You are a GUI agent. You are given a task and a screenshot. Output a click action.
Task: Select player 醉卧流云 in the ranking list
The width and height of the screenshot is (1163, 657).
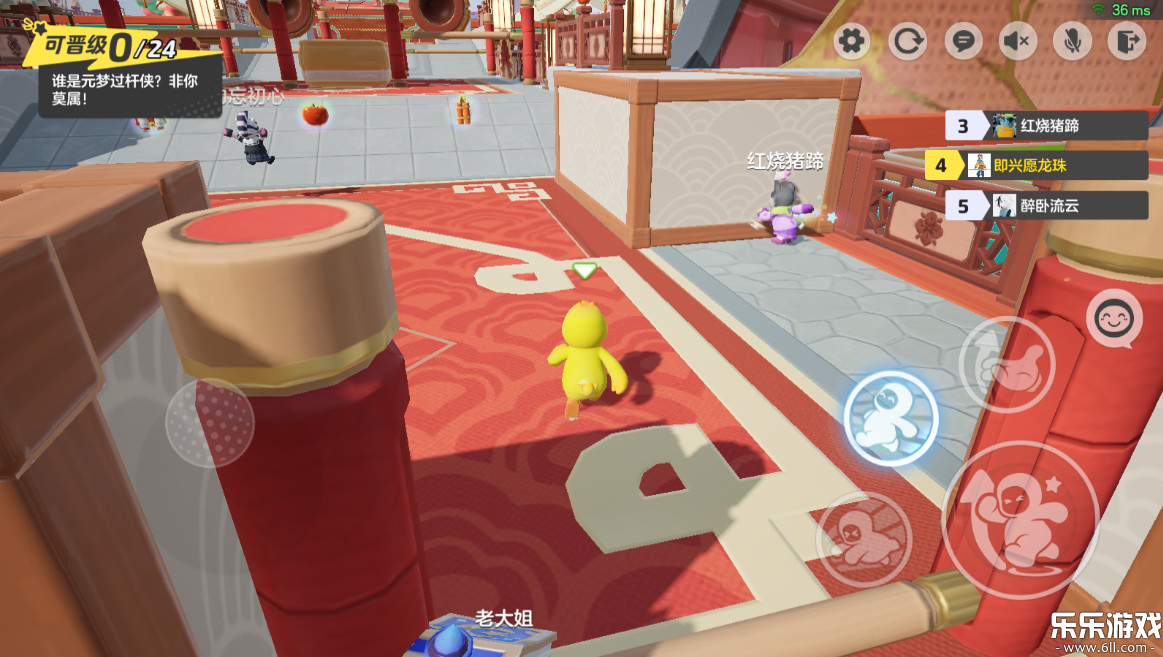click(x=1046, y=206)
